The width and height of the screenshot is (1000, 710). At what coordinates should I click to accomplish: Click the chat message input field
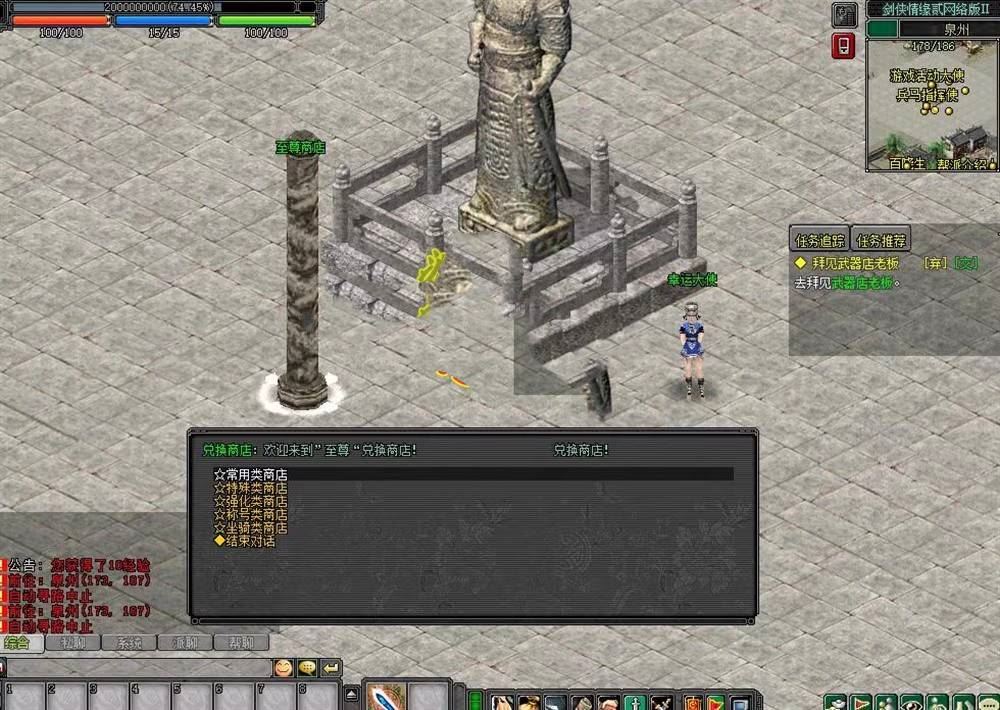138,667
